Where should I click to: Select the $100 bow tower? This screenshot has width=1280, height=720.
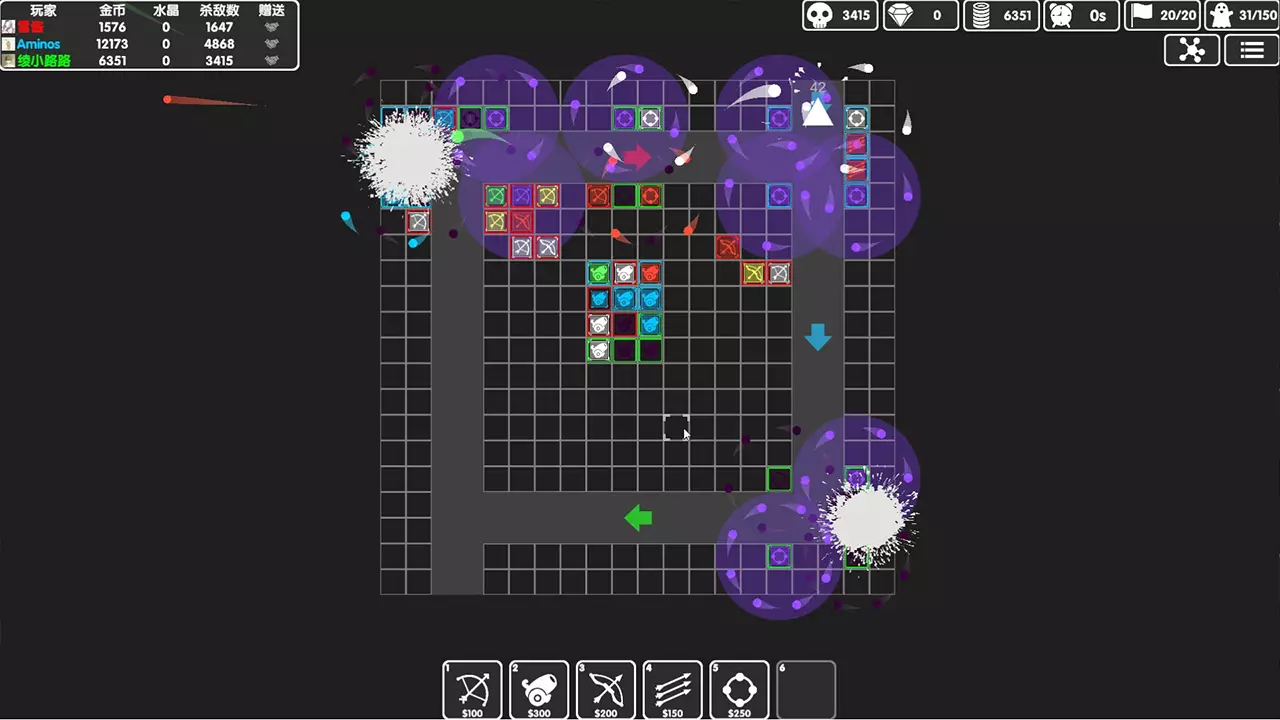(x=472, y=690)
